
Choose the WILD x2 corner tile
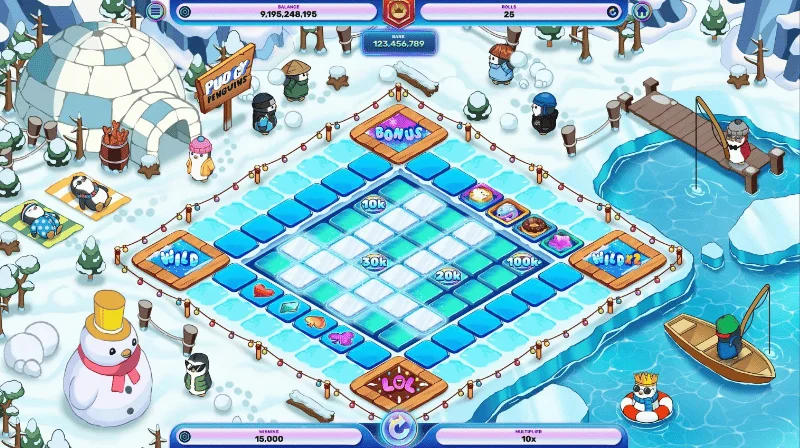620,259
